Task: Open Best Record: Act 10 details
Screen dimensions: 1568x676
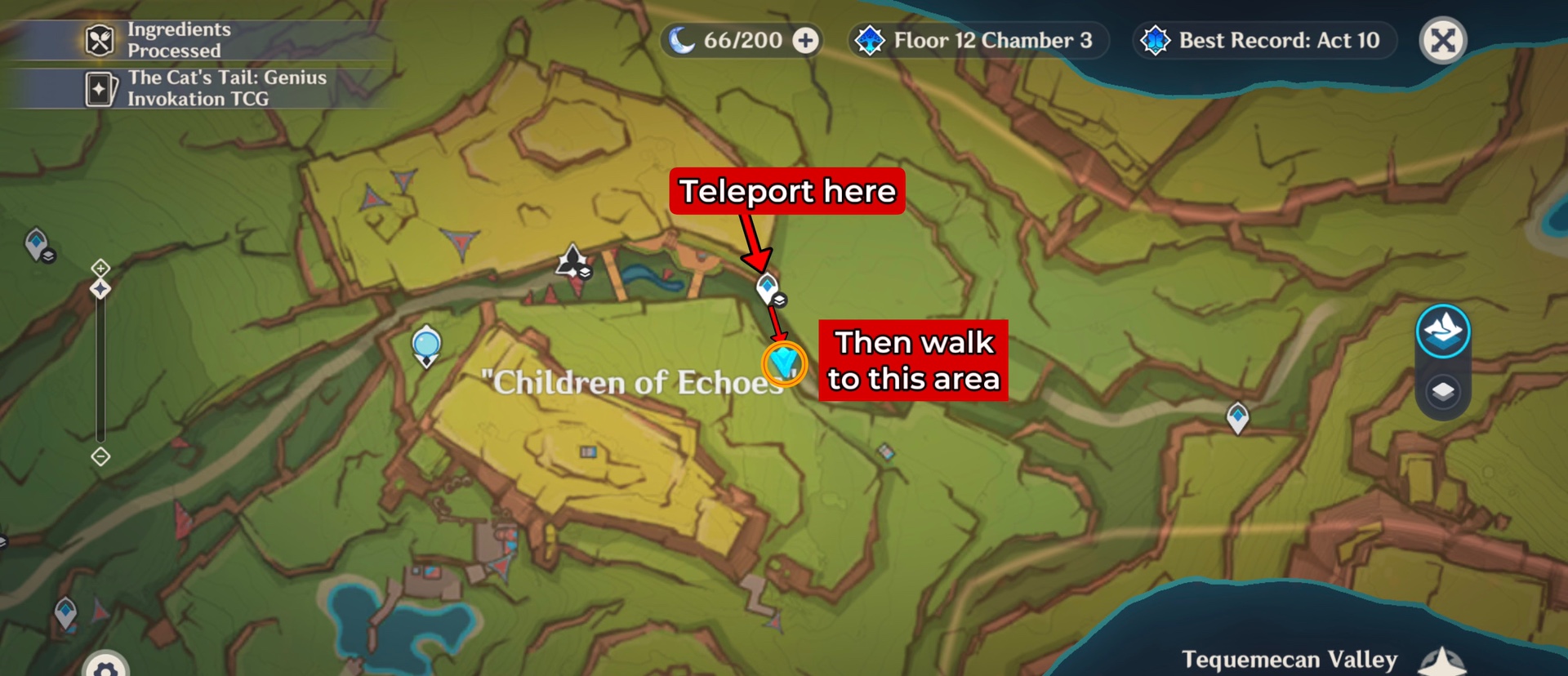Action: [1263, 40]
